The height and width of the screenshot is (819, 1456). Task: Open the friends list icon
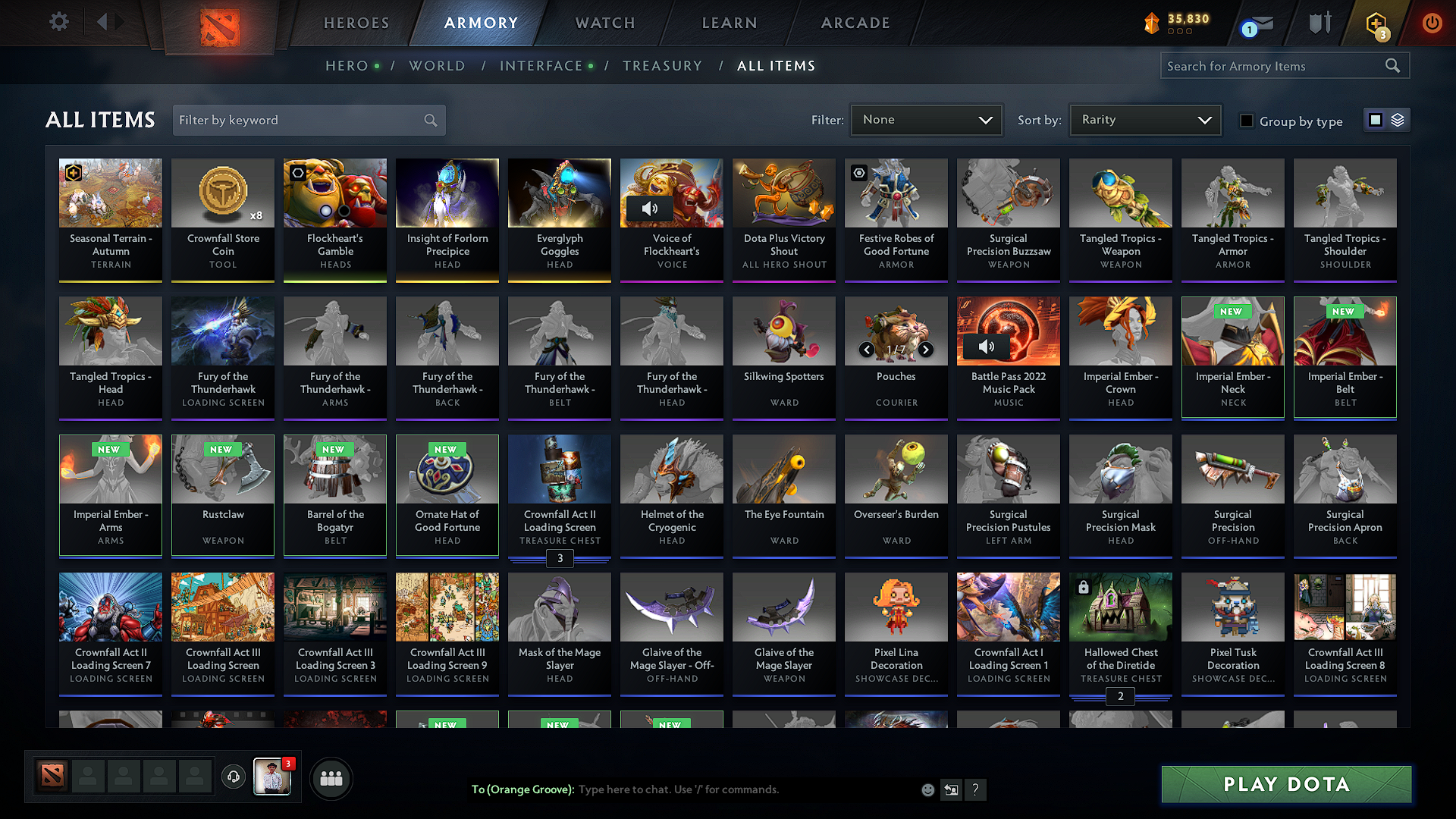pyautogui.click(x=331, y=777)
